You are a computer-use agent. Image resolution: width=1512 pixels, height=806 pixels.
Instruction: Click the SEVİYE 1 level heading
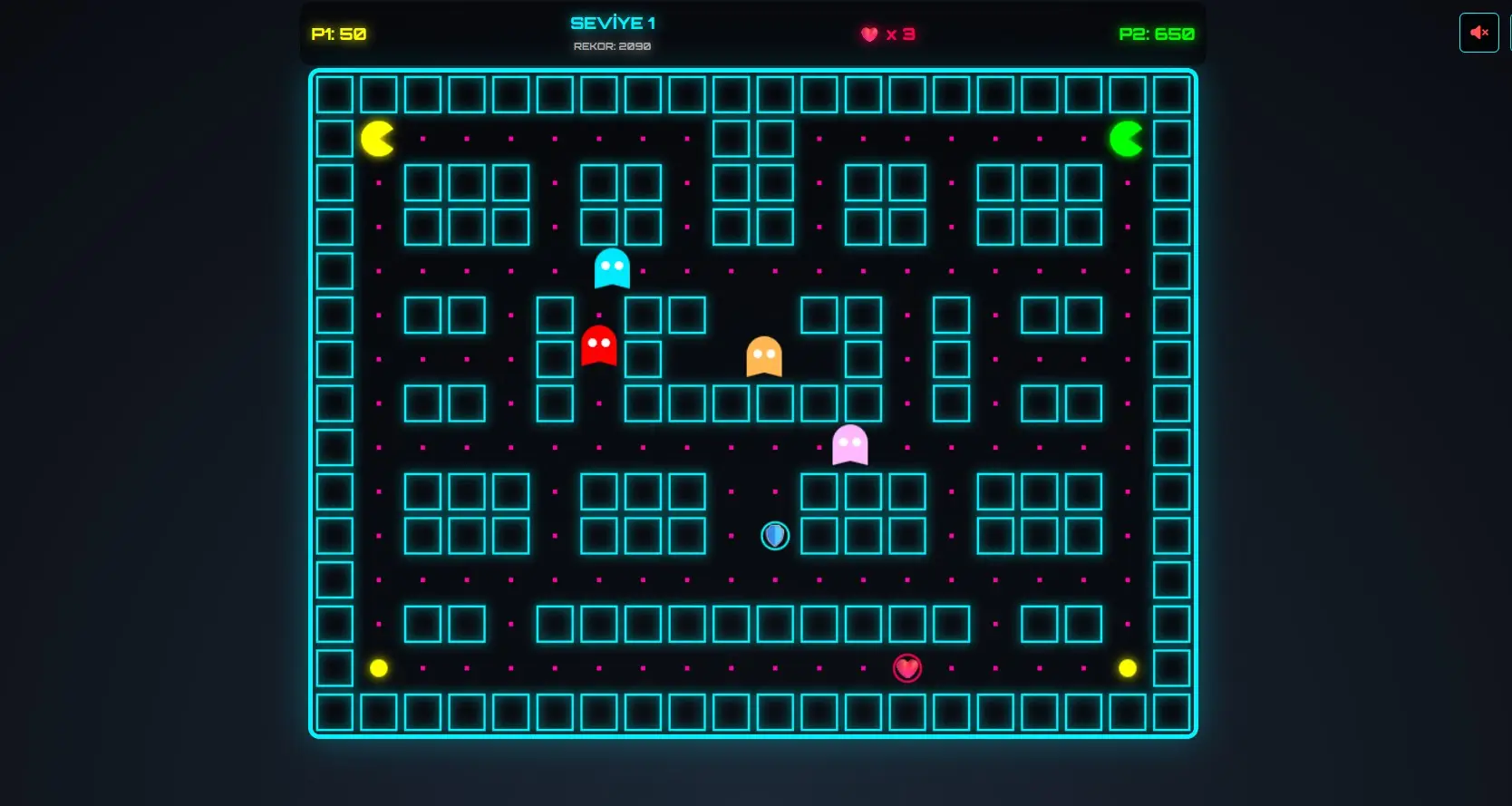[x=613, y=22]
